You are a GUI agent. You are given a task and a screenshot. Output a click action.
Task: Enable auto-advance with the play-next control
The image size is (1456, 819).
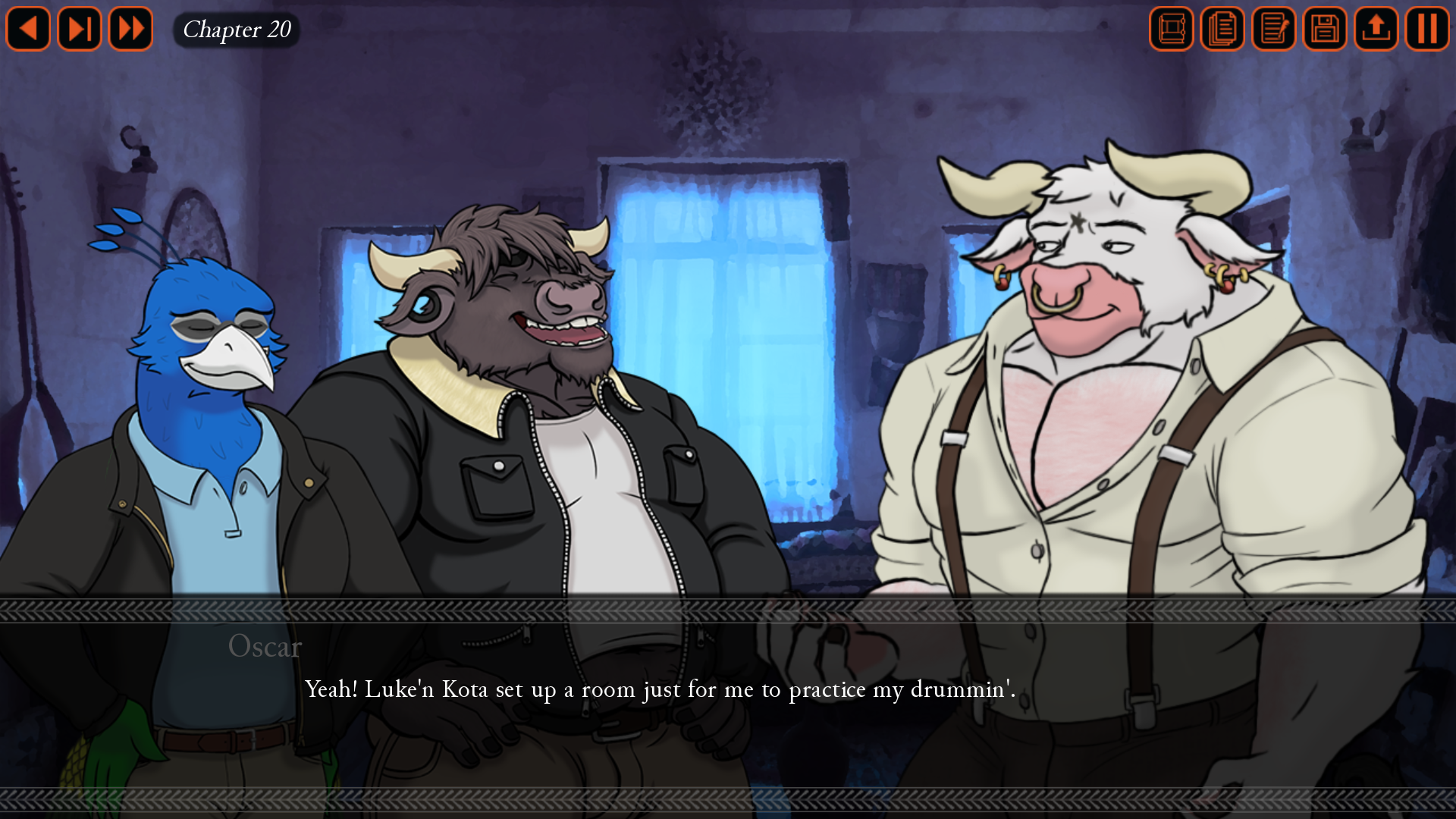coord(79,29)
